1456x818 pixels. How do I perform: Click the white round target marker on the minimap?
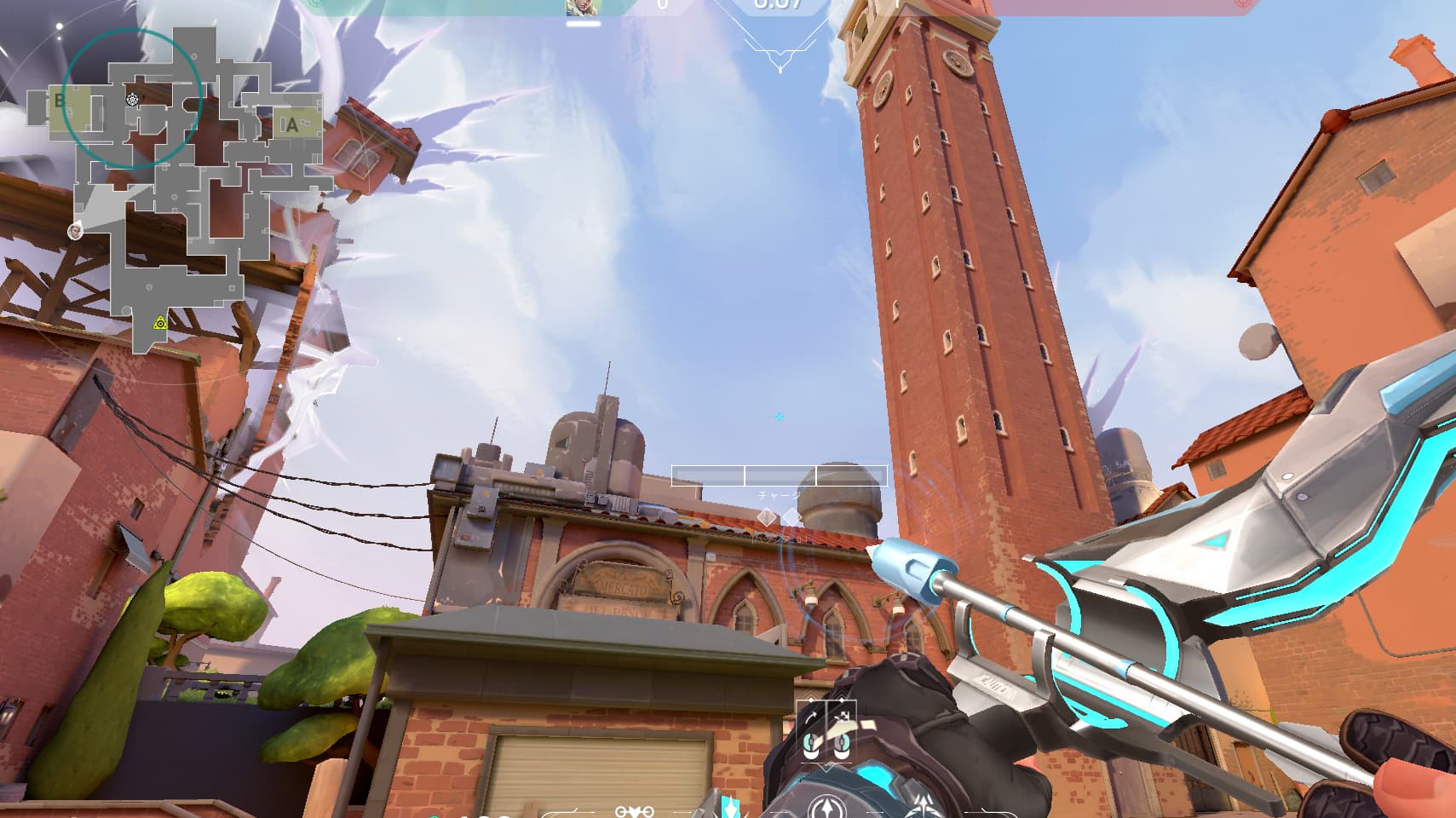(132, 100)
